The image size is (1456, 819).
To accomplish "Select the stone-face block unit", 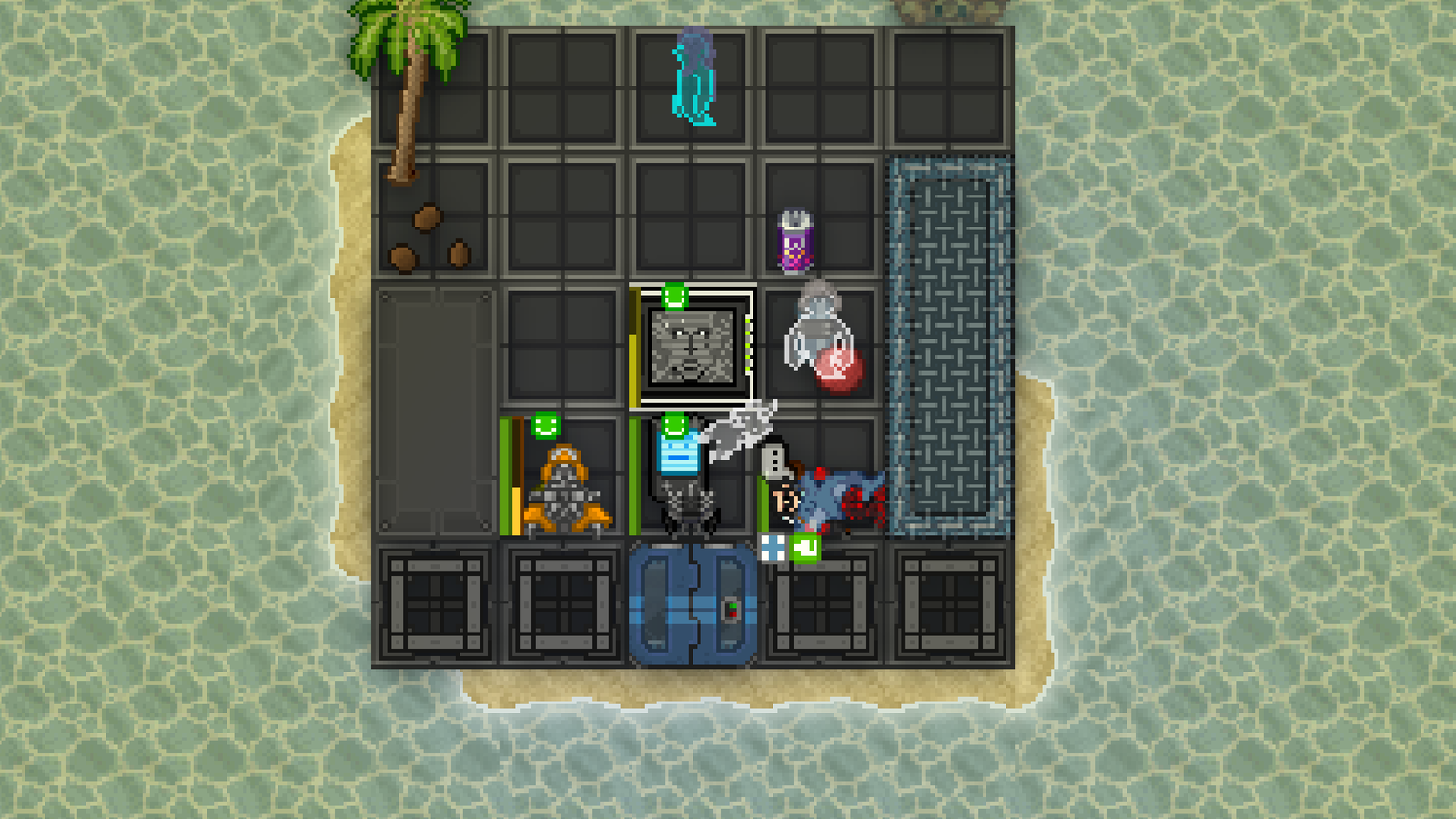I will coord(693,347).
